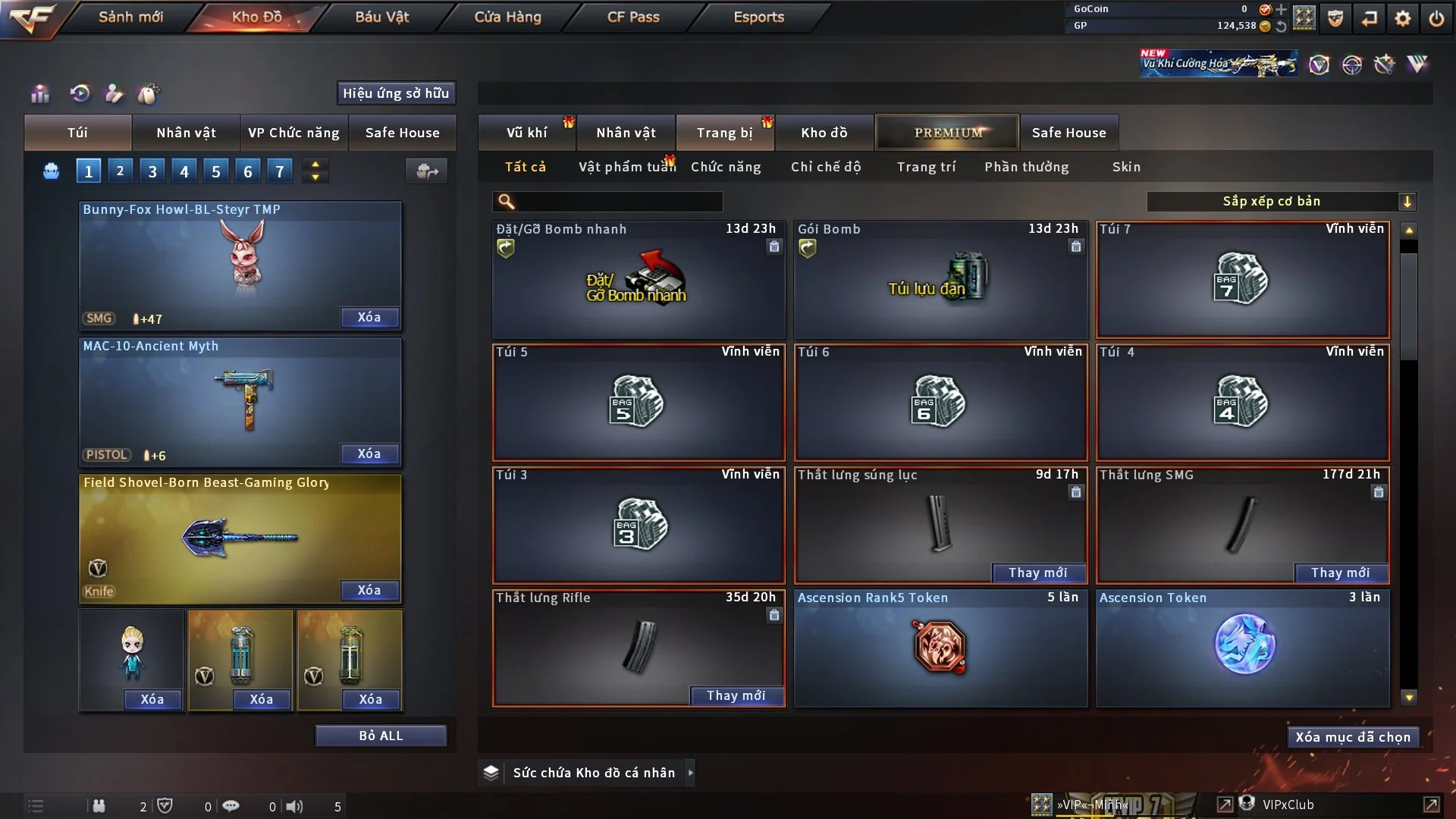Click Xóa mục đã chọn button
Screen dimensions: 1456x819
point(1353,737)
